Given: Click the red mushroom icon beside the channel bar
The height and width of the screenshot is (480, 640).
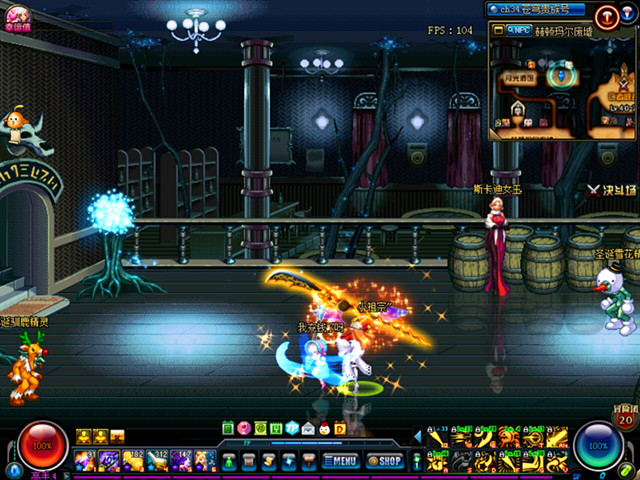Looking at the screenshot, I should 607,15.
